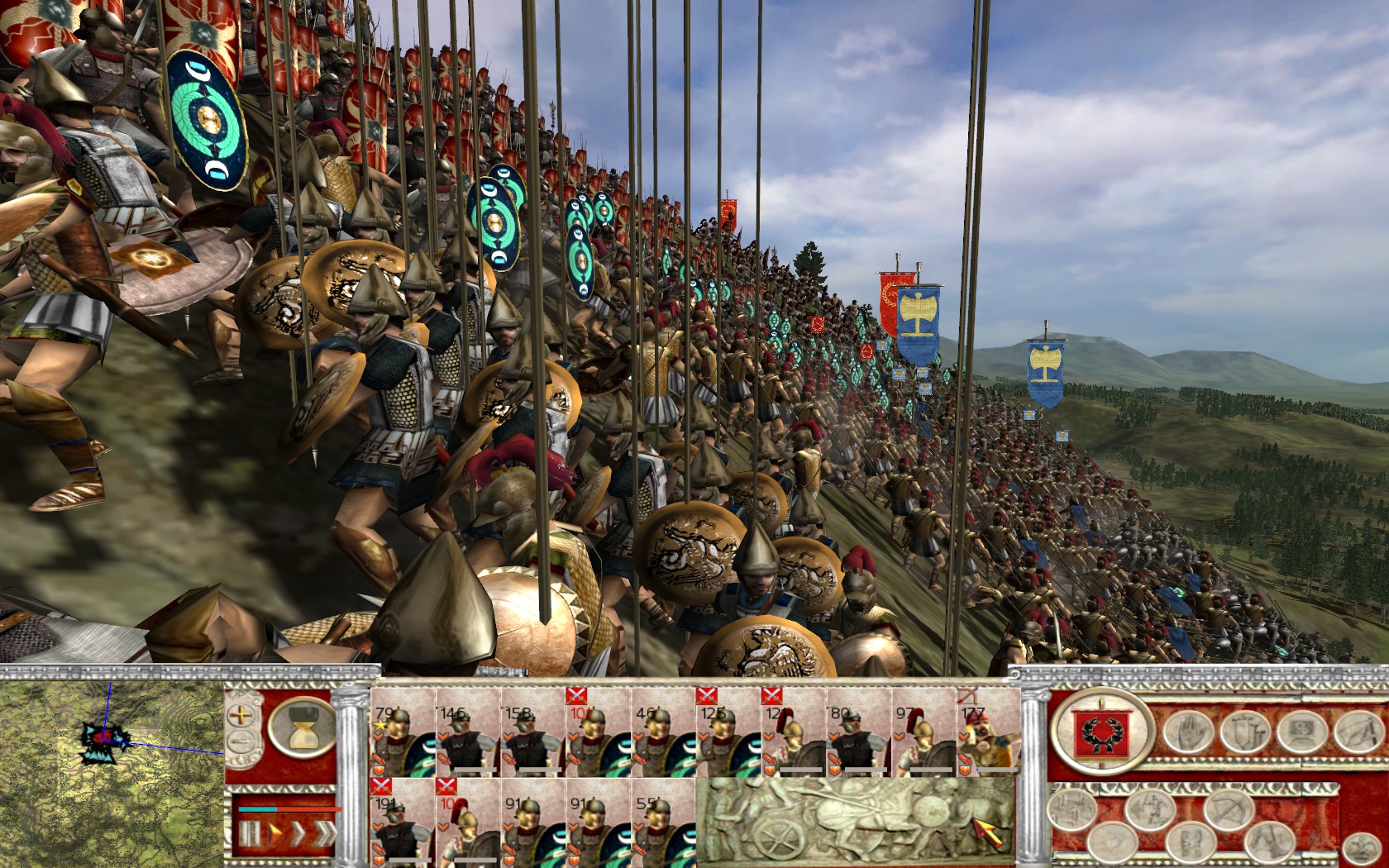Zoom out the minimap with minus button
The width and height of the screenshot is (1389, 868).
pos(241,741)
